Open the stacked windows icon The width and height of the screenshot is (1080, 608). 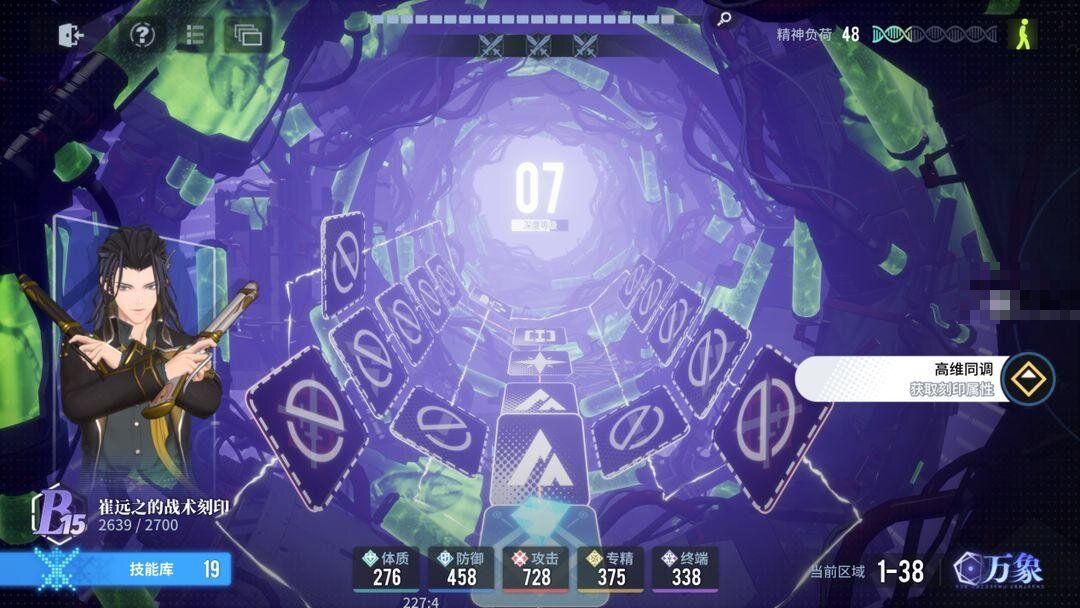click(247, 36)
